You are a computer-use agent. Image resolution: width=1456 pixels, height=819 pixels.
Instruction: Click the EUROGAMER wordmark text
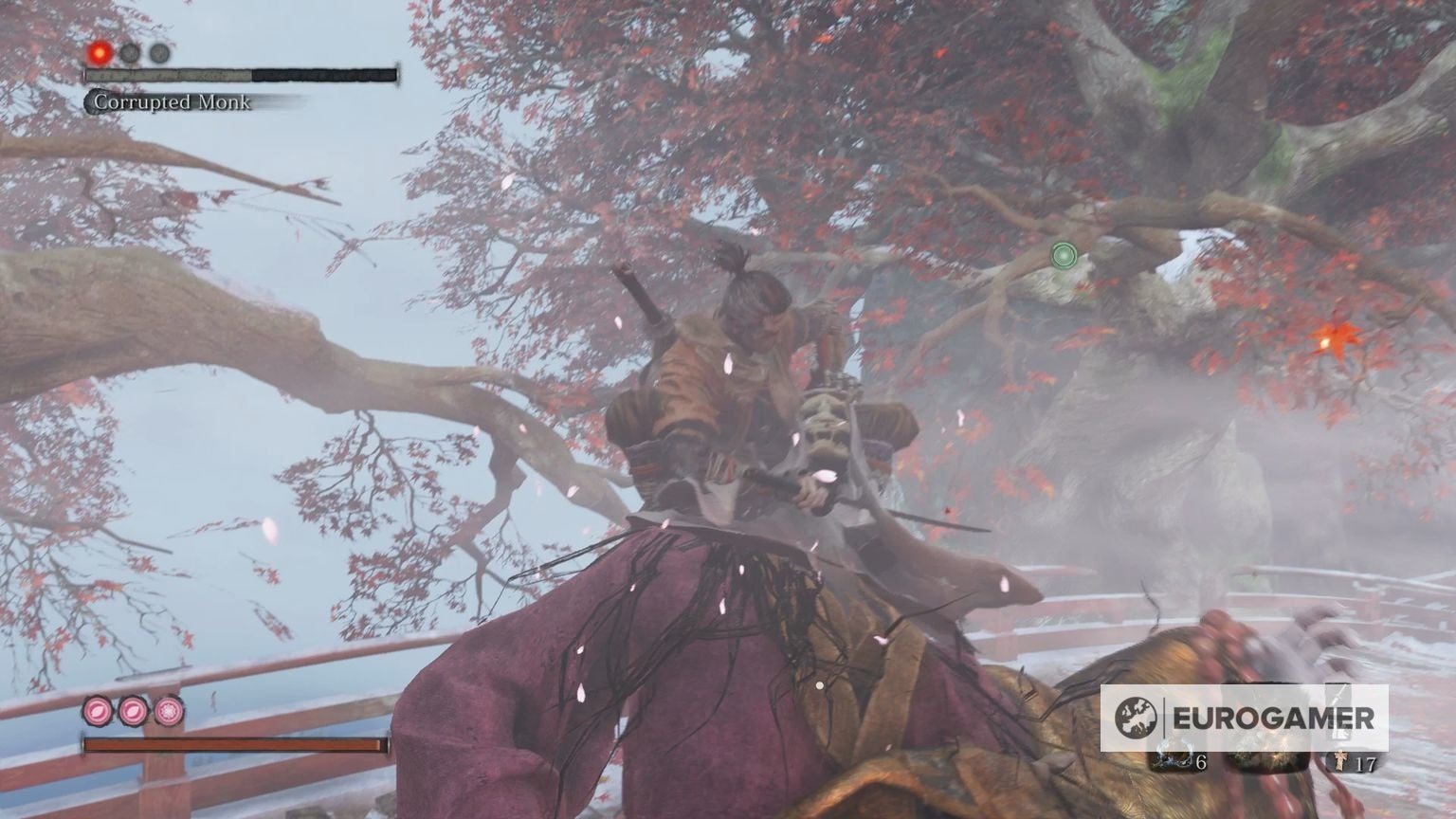pyautogui.click(x=1275, y=718)
